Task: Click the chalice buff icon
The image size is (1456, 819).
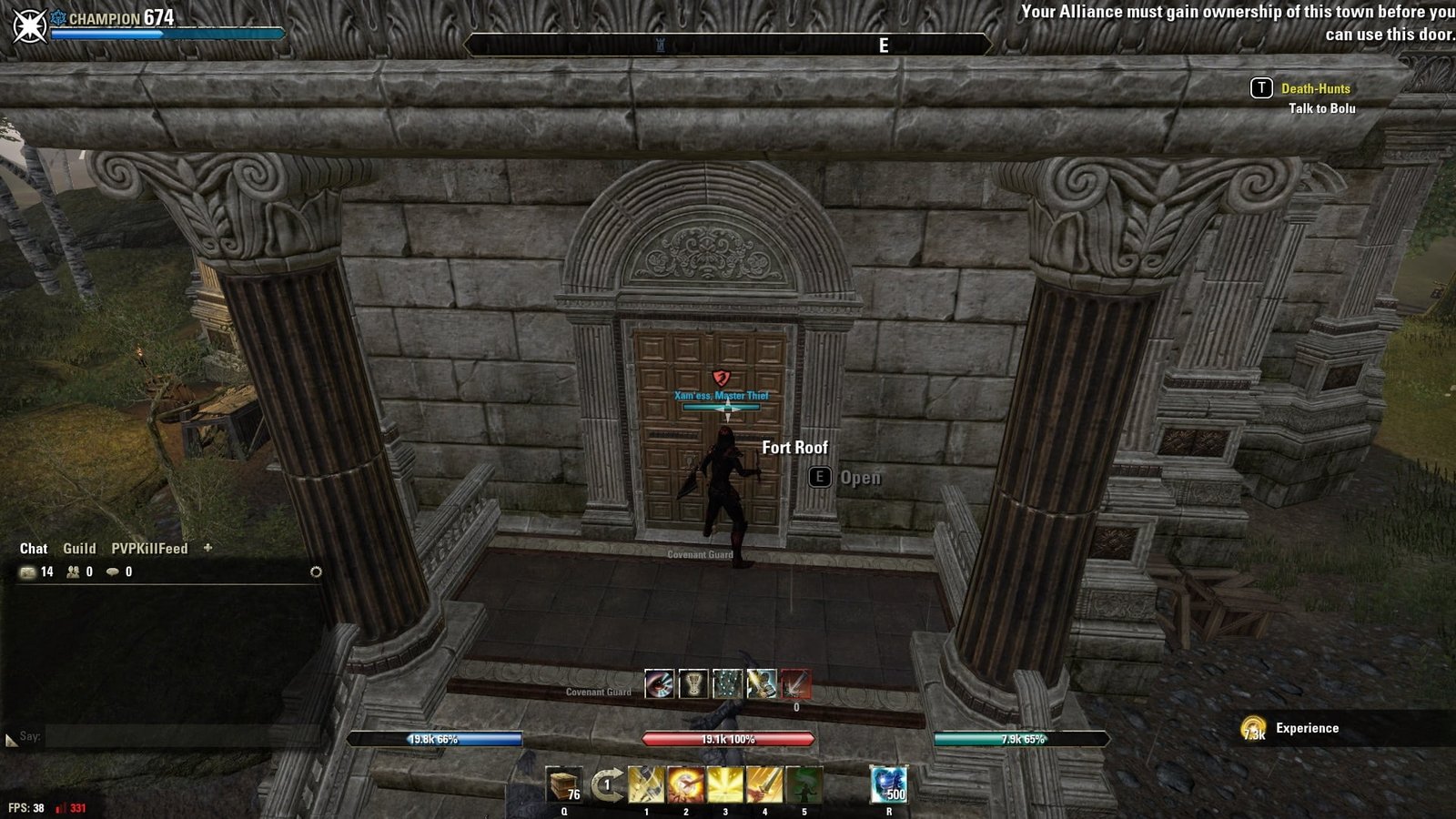Action: 693,683
